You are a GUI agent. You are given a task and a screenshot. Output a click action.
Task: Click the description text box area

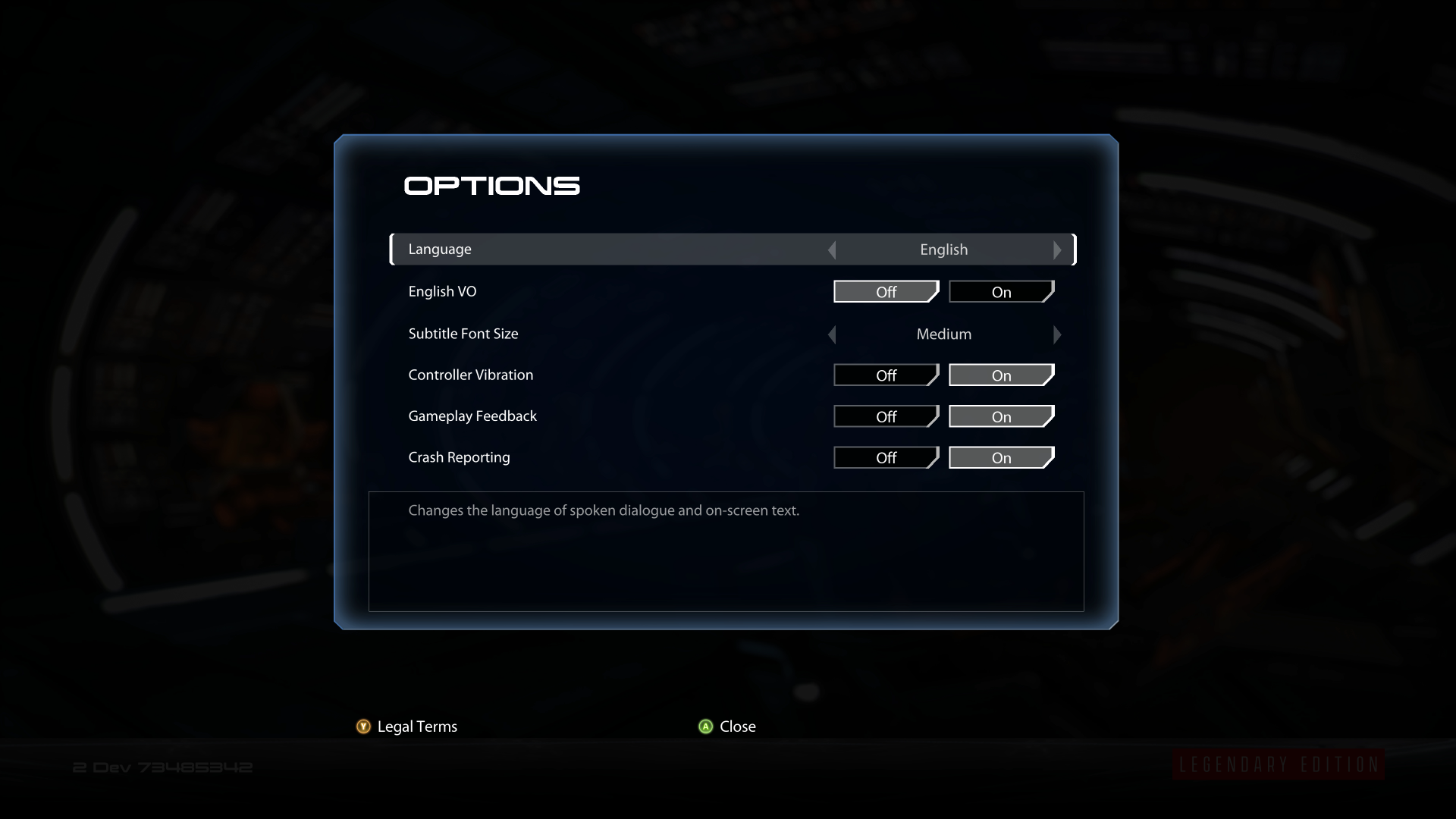(726, 551)
